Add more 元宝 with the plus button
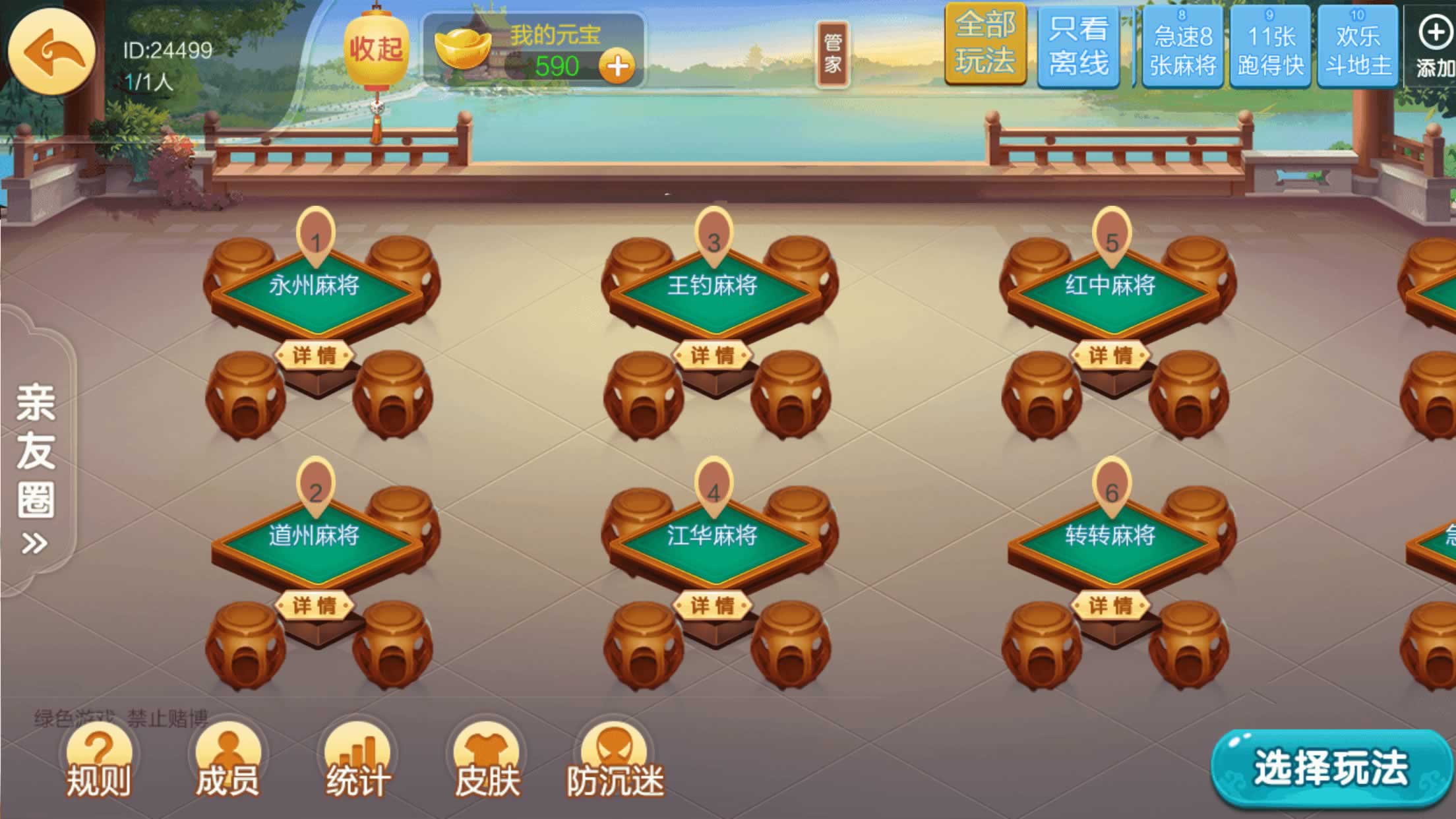 pyautogui.click(x=617, y=67)
